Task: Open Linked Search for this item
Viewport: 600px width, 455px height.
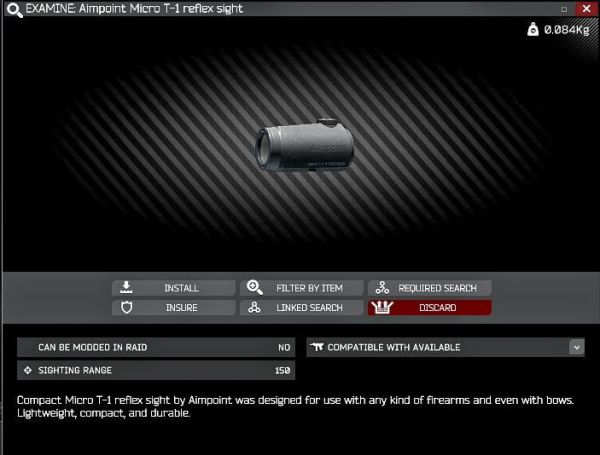Action: [301, 308]
